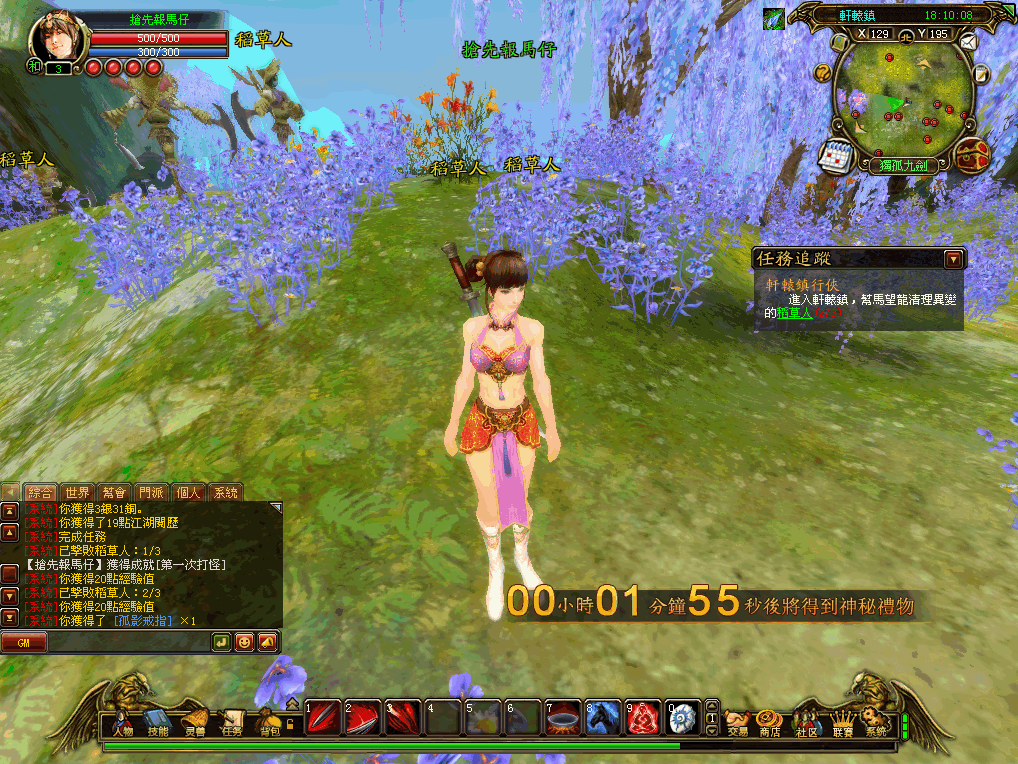Click the GM button in chat
This screenshot has height=764, width=1018.
coord(24,642)
